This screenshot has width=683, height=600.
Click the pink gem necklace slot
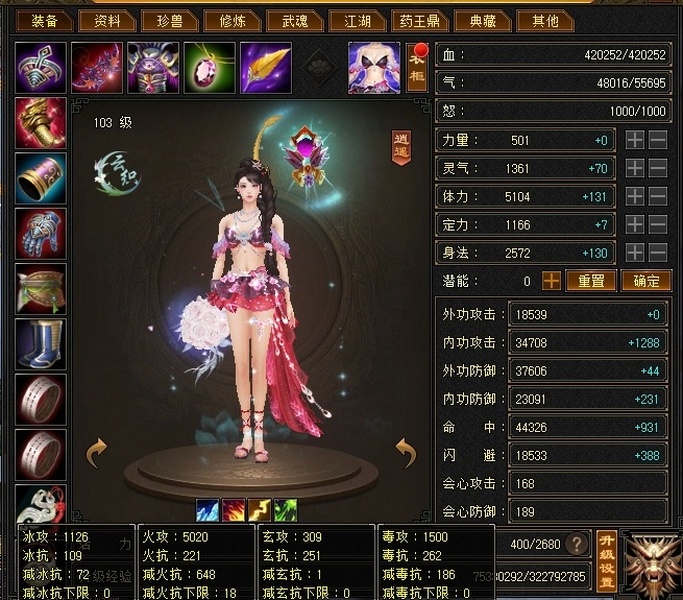pos(209,67)
